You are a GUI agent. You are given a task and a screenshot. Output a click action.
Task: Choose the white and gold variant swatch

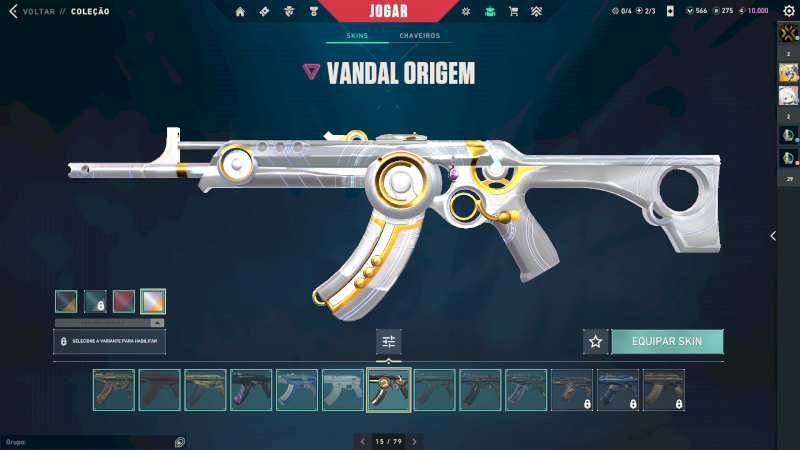pyautogui.click(x=153, y=301)
